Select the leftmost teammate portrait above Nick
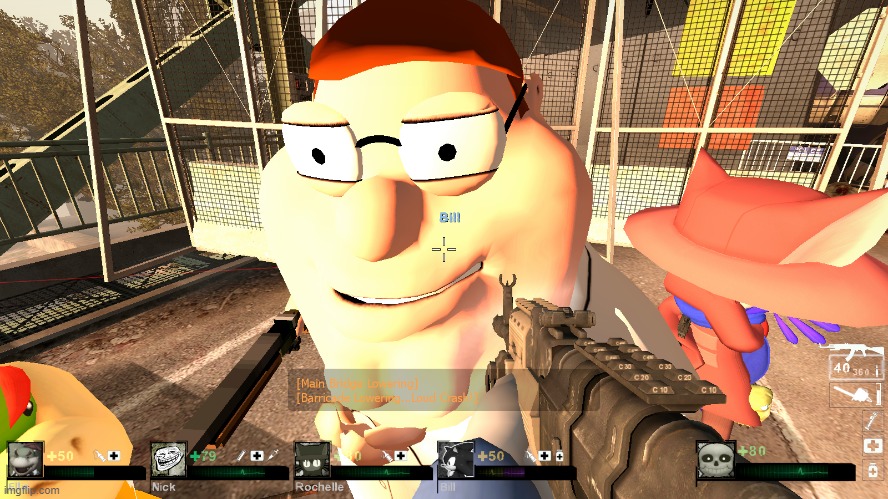Viewport: 888px width, 499px height. (26, 459)
